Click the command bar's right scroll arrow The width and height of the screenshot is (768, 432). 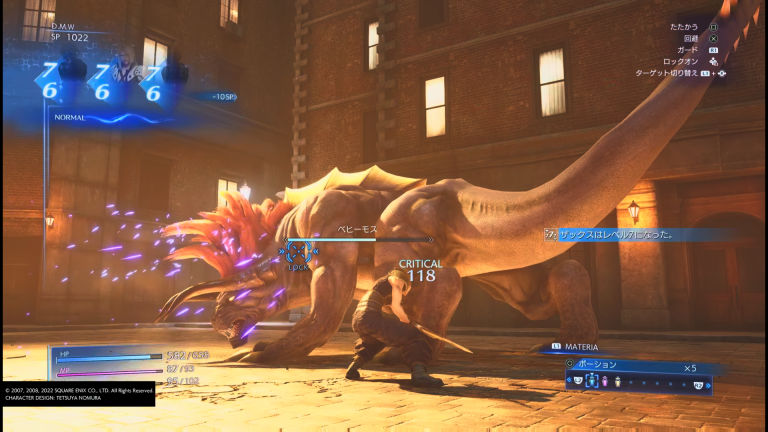708,382
